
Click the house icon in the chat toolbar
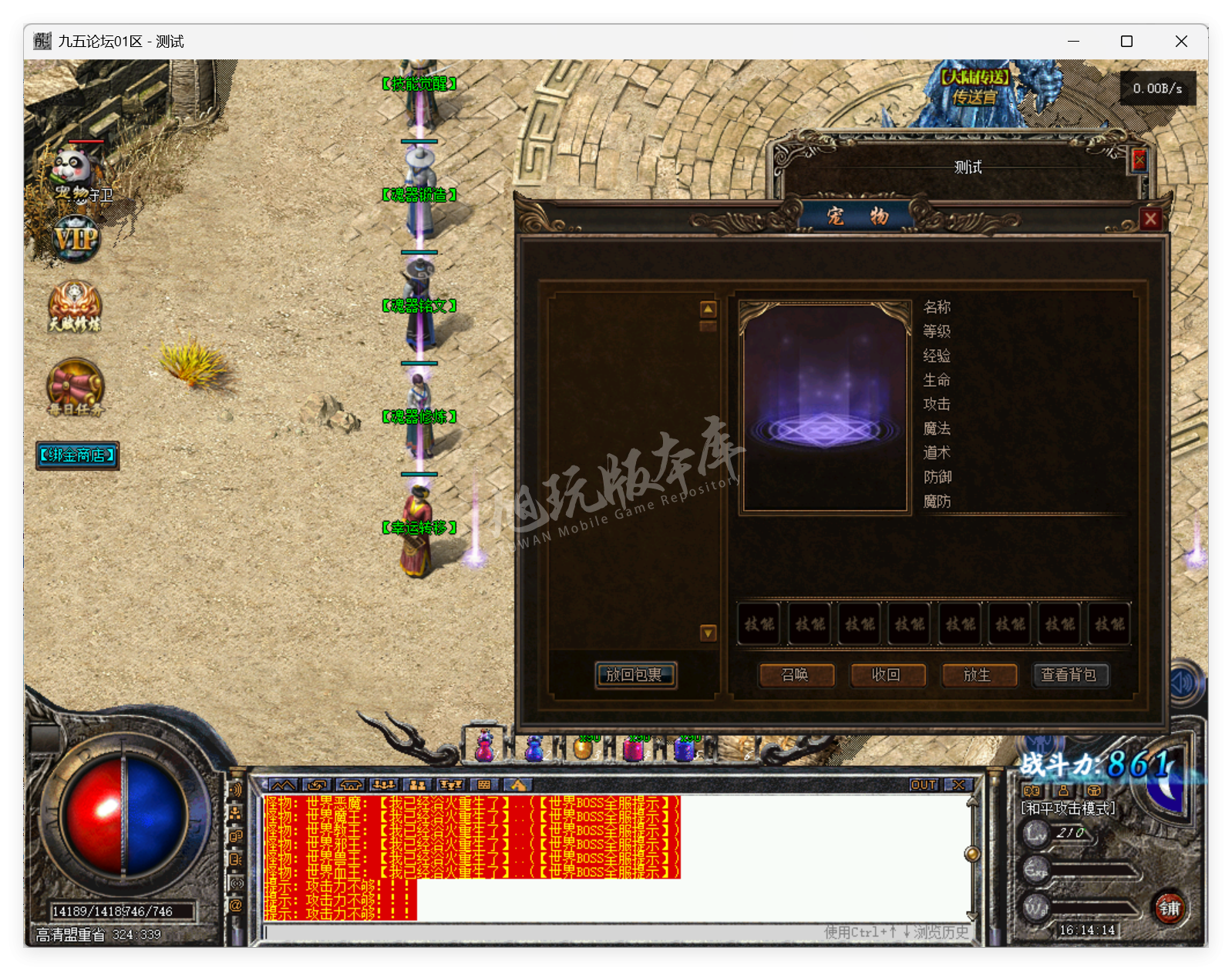pyautogui.click(x=350, y=785)
